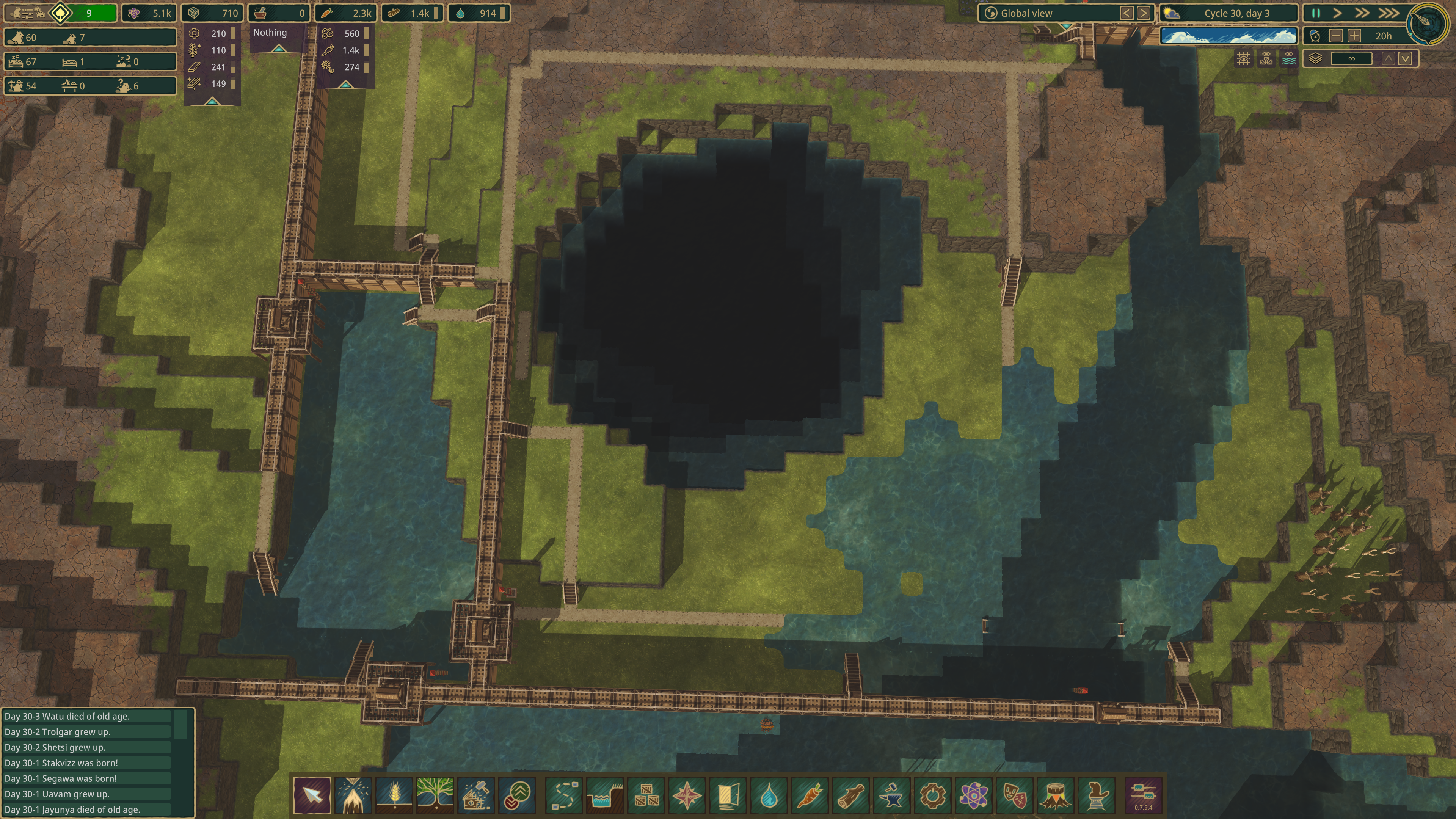Open the water buildings category

coord(769,795)
